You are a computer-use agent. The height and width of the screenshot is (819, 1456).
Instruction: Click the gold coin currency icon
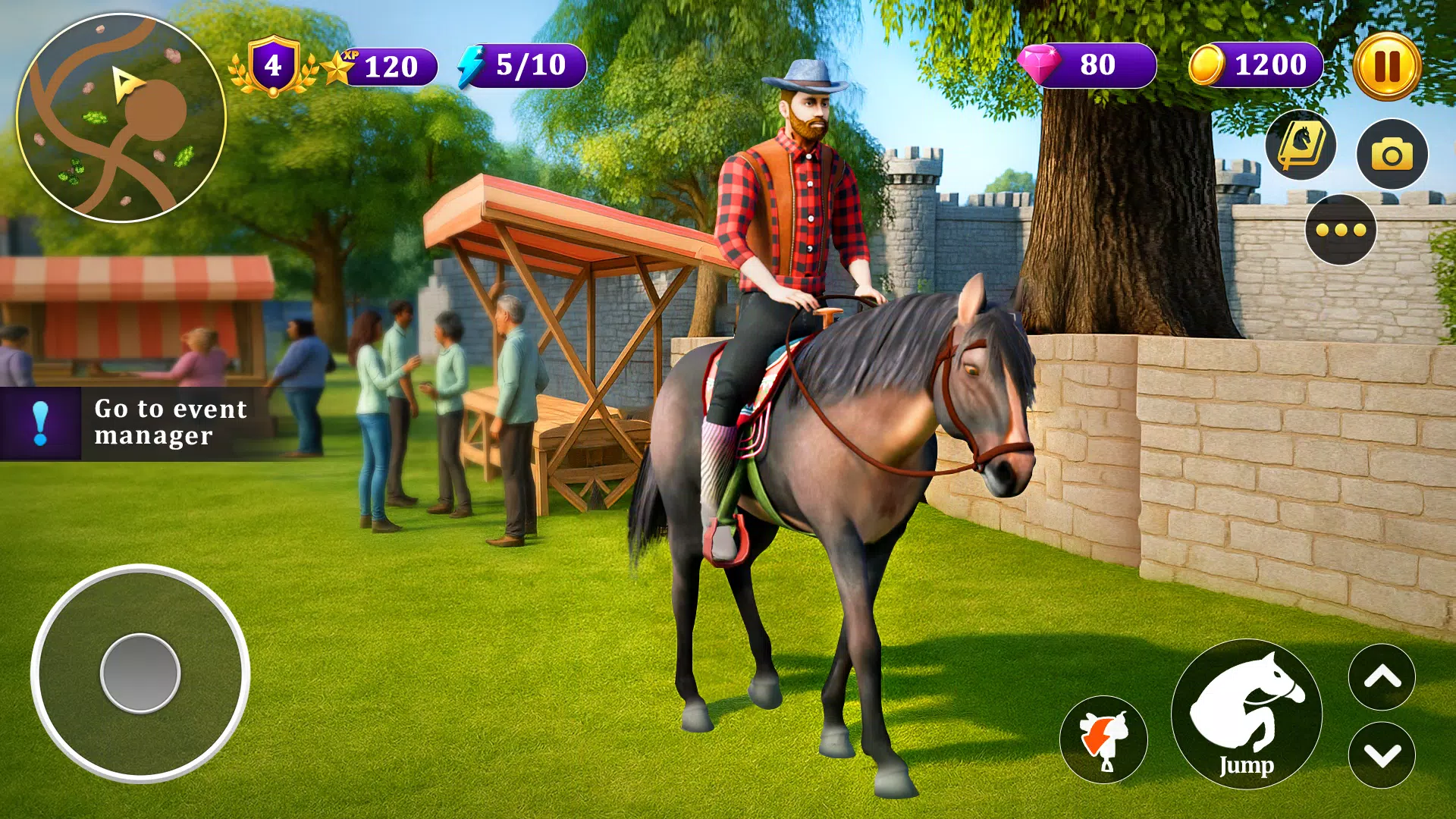[x=1208, y=64]
